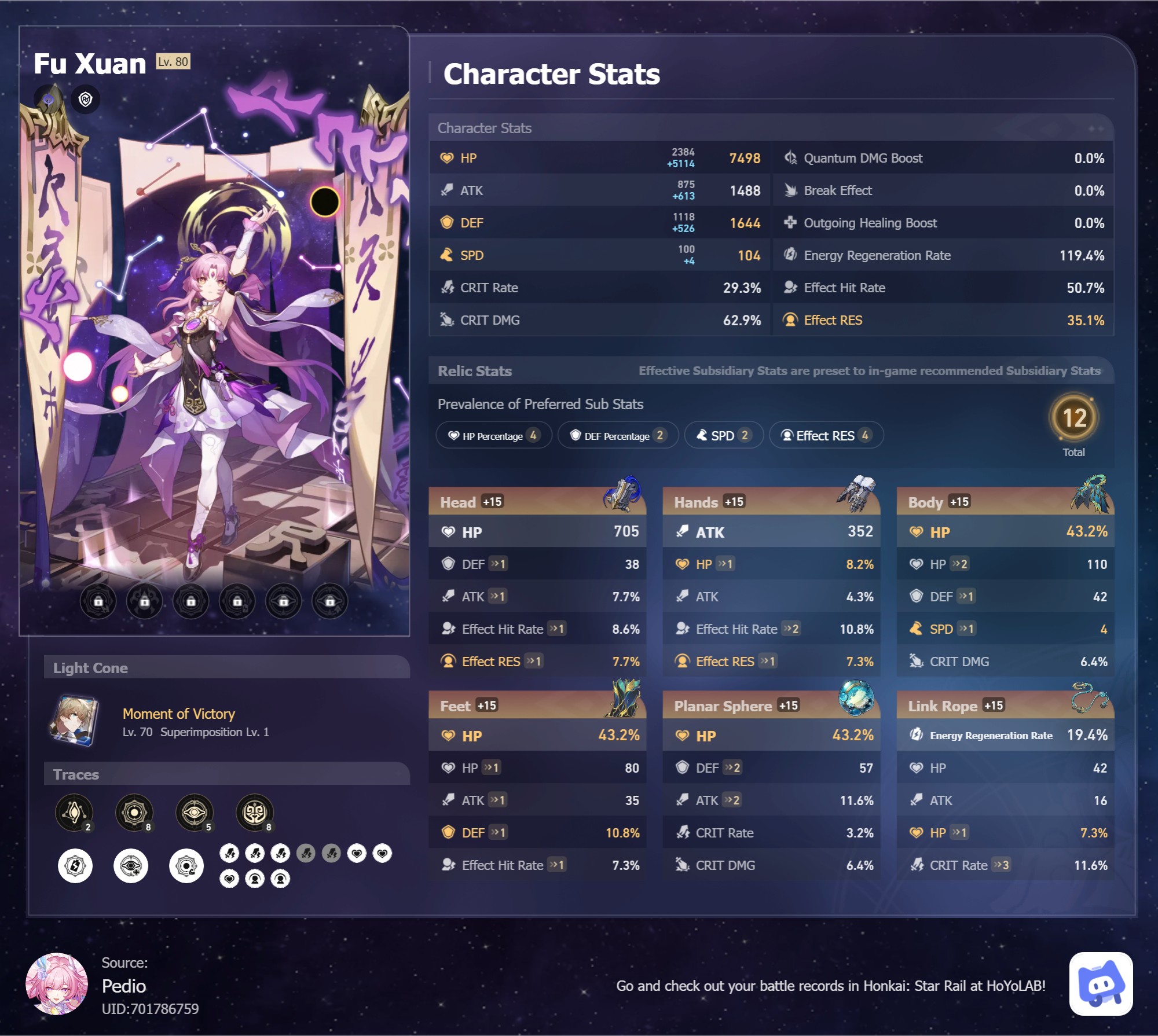Image resolution: width=1158 pixels, height=1036 pixels.
Task: Inspect the trace icon marked level 2
Action: click(74, 812)
